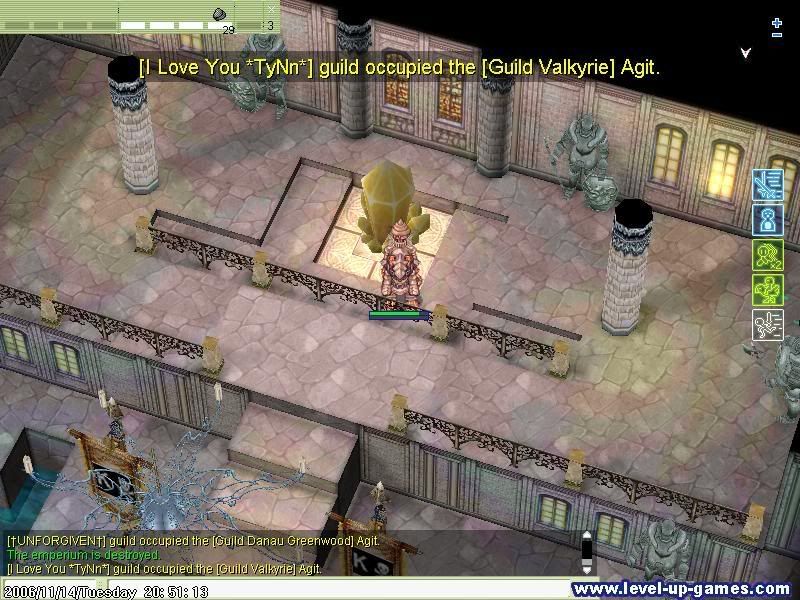800x600 pixels.
Task: Select the stone item in the hotkey bar
Action: (219, 13)
